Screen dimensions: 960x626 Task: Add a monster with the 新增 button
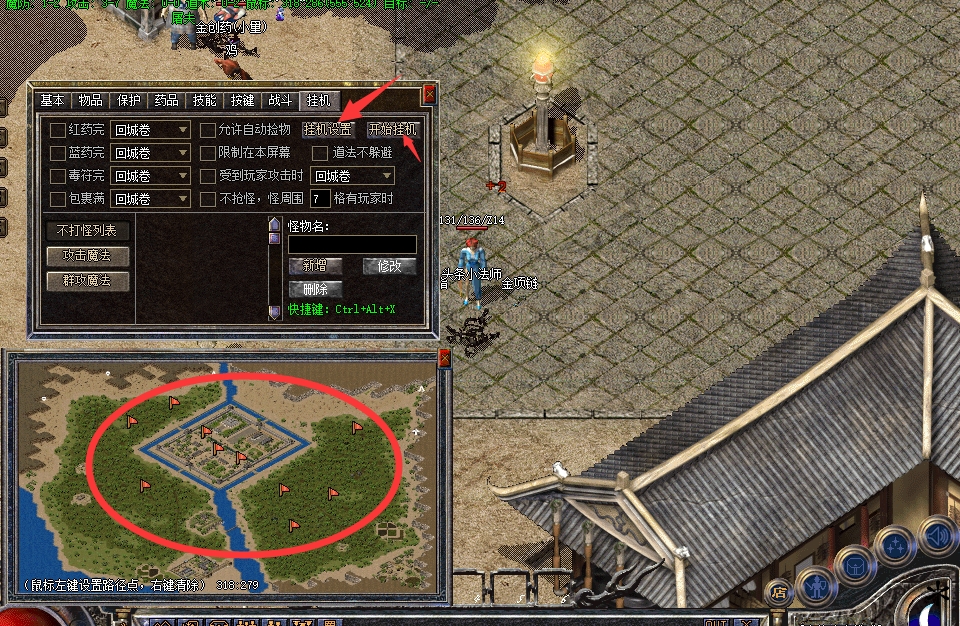[315, 266]
